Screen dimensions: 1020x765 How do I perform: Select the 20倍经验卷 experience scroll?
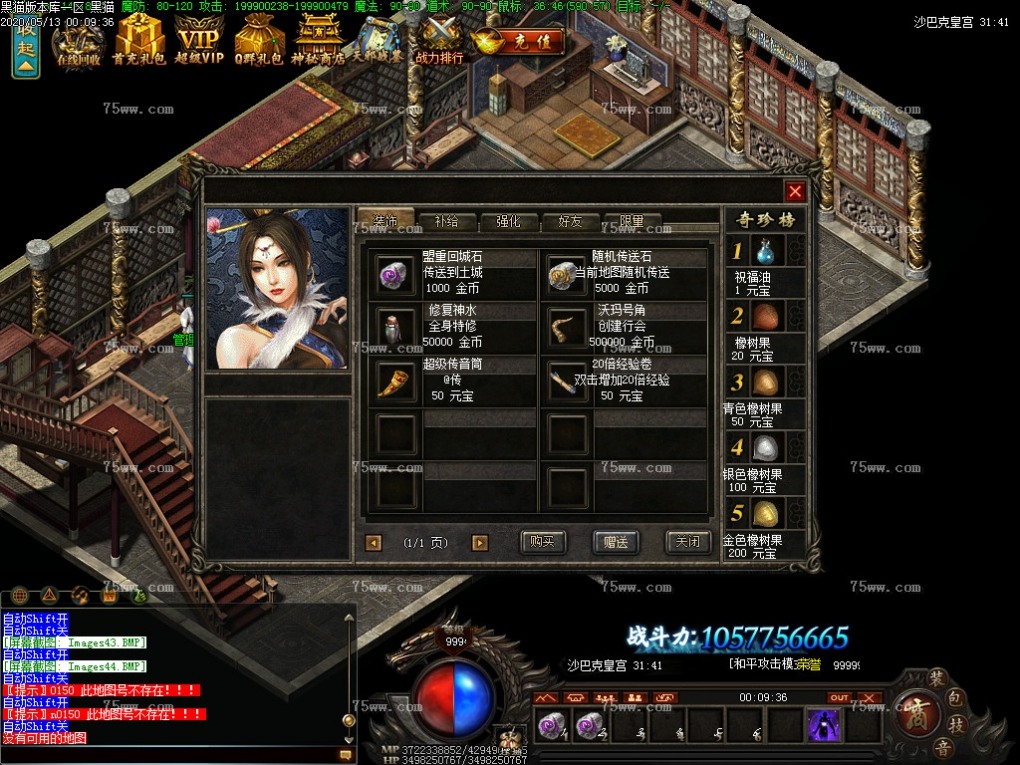[567, 379]
